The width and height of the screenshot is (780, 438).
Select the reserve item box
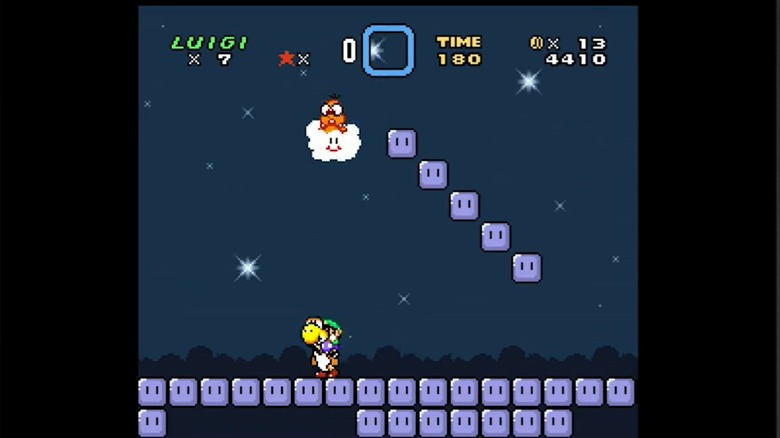388,50
